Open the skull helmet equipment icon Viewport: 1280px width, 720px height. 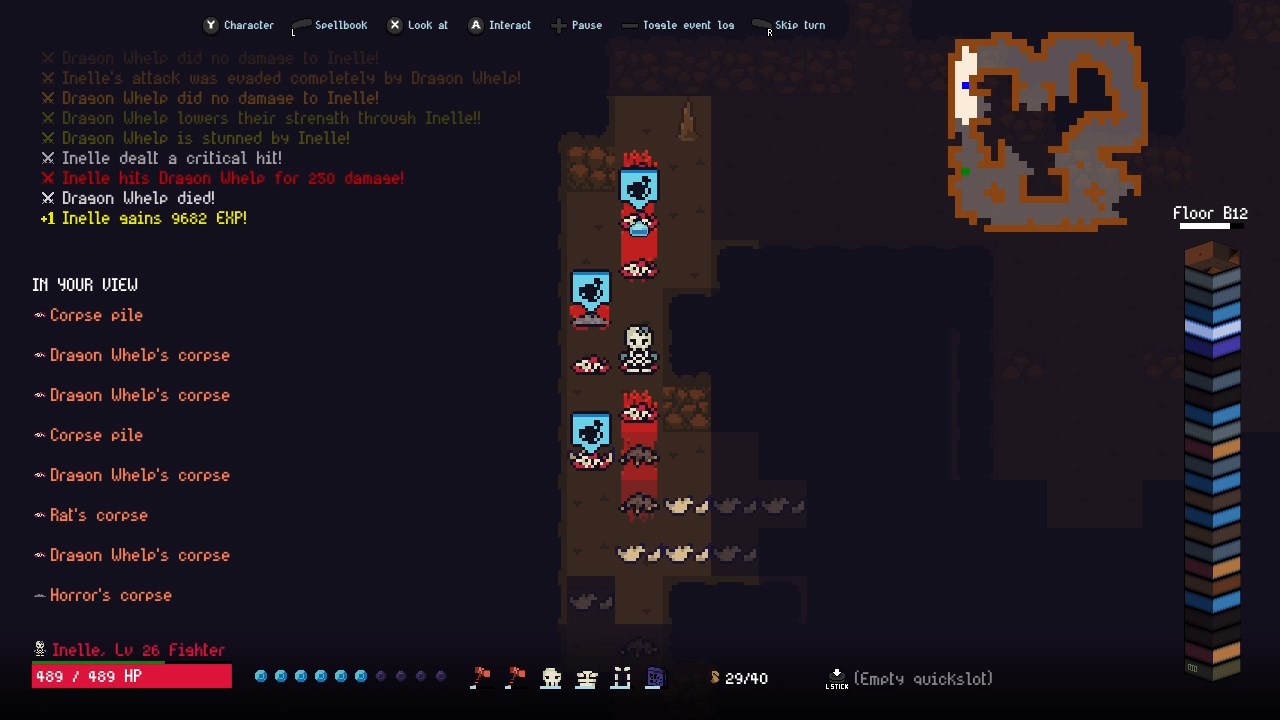(x=550, y=678)
